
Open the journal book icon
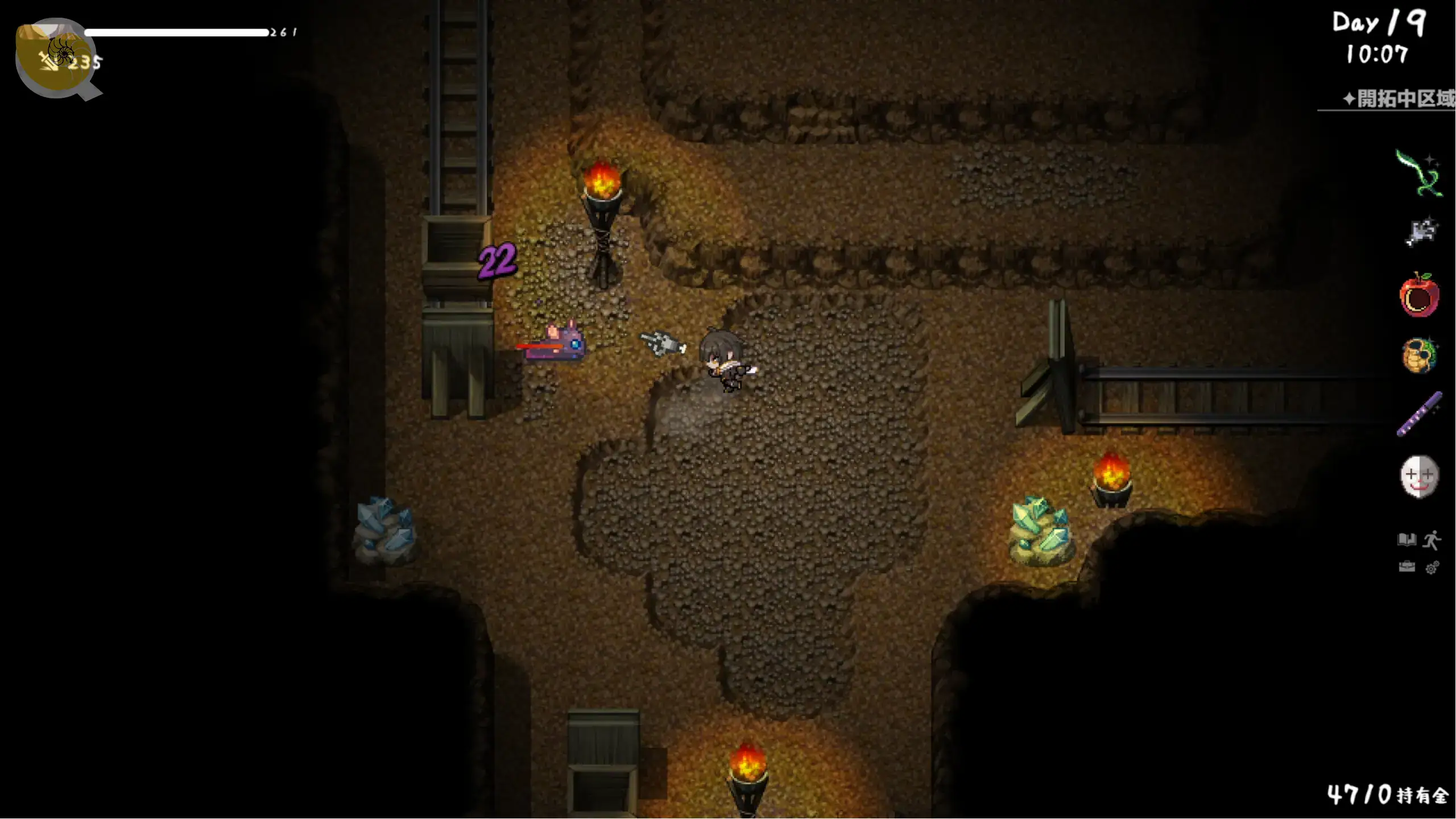(1407, 539)
